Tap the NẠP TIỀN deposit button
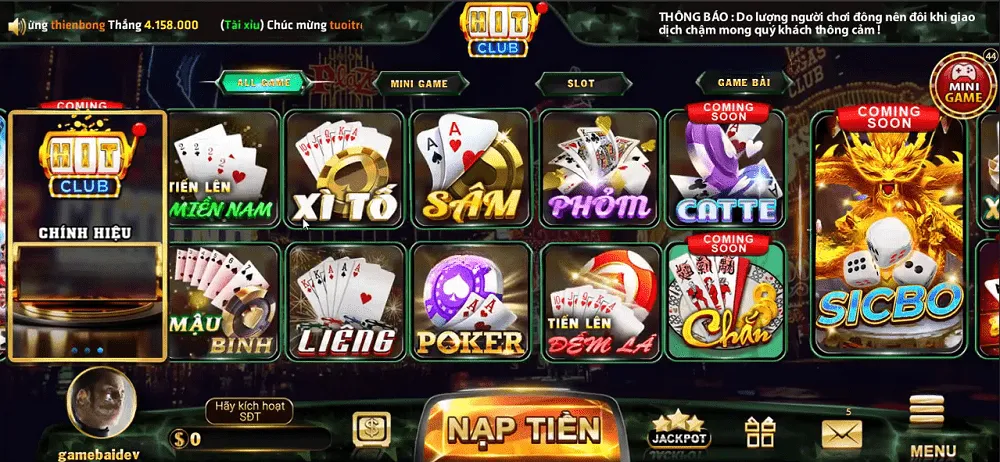The width and height of the screenshot is (1000, 462). 524,429
